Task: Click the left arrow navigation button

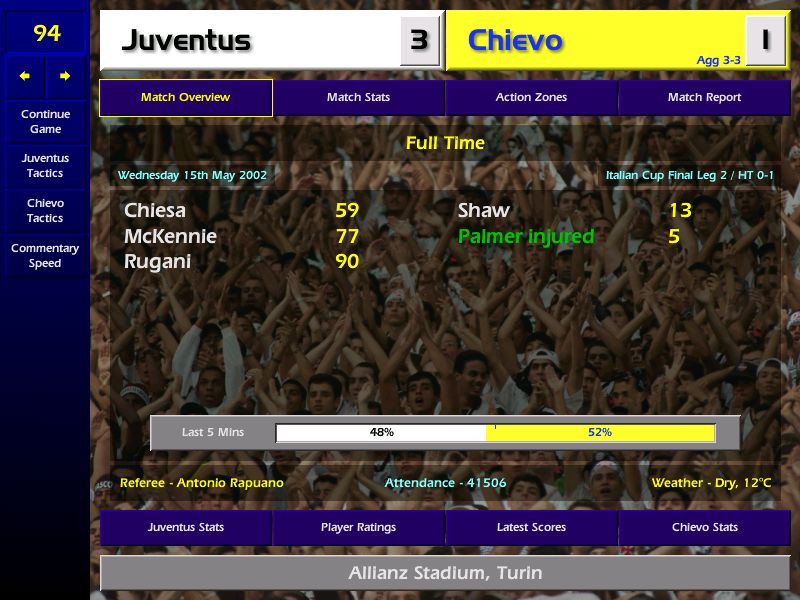Action: tap(25, 76)
